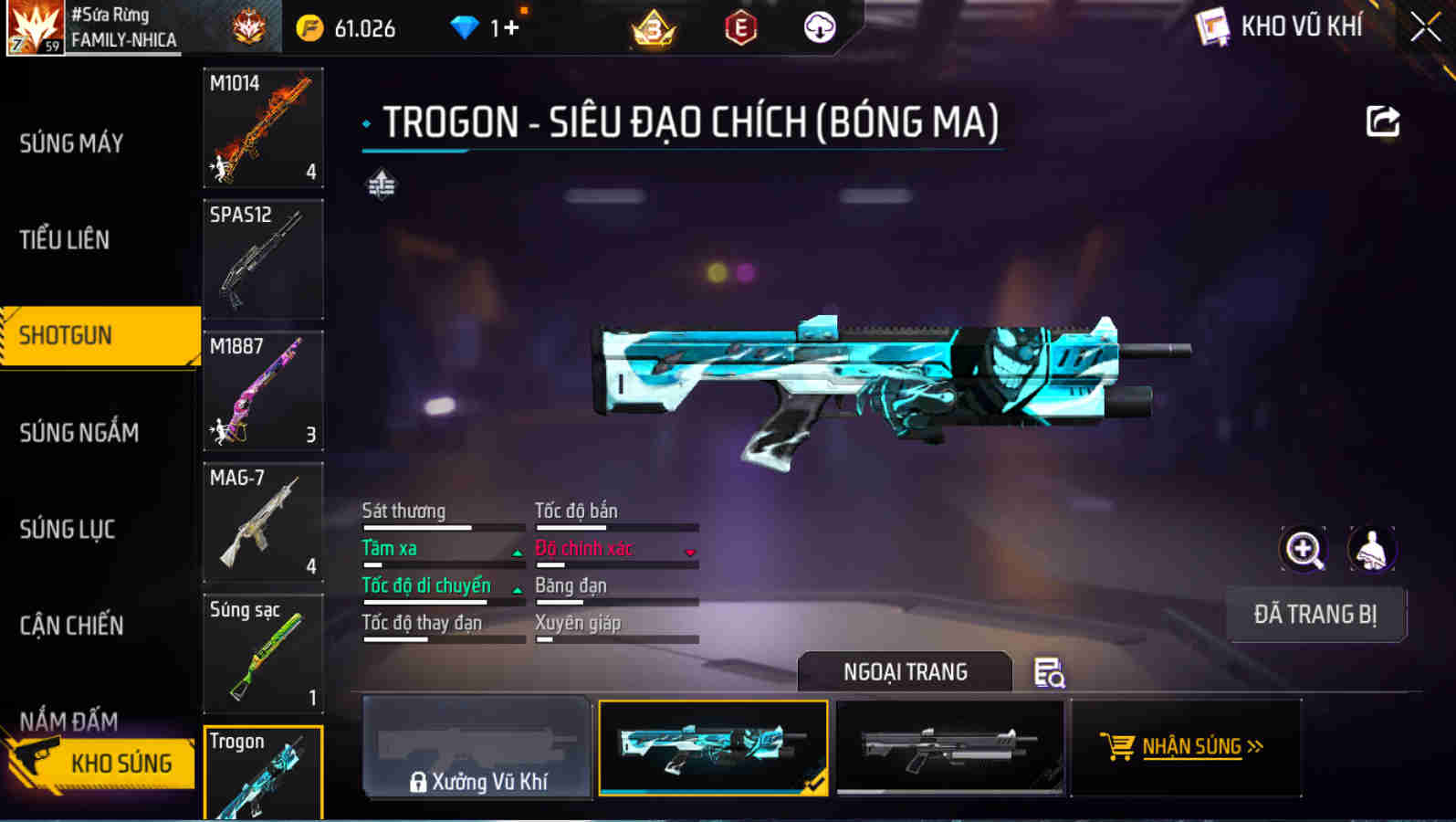Zoom in with the magnifier icon
The width and height of the screenshot is (1456, 822).
pyautogui.click(x=1304, y=550)
